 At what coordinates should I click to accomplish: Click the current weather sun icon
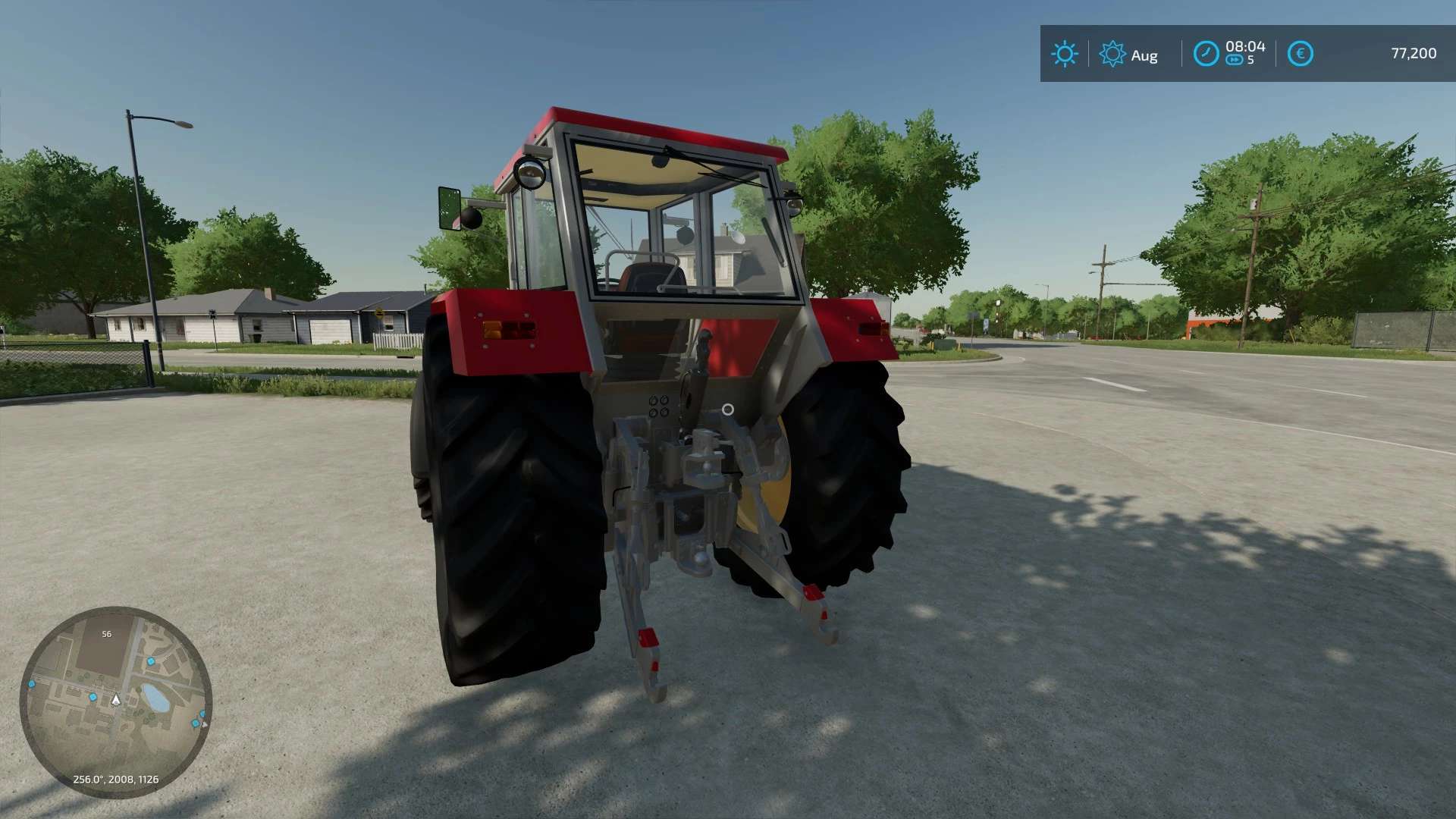(x=1065, y=52)
